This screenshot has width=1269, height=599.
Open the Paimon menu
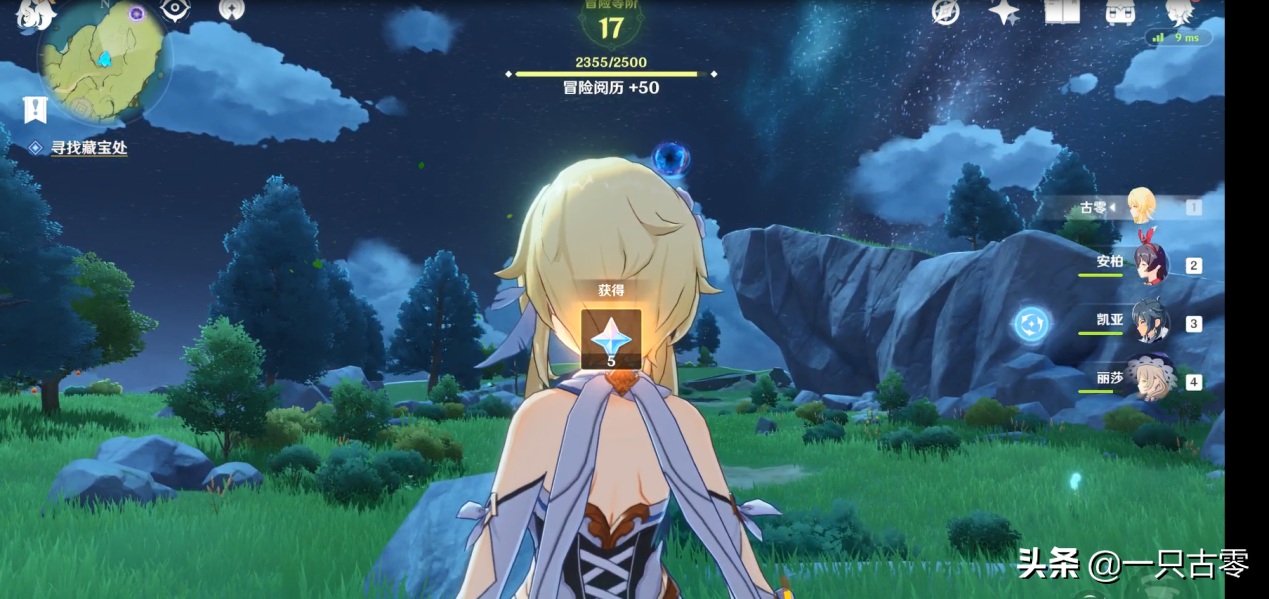coord(37,12)
